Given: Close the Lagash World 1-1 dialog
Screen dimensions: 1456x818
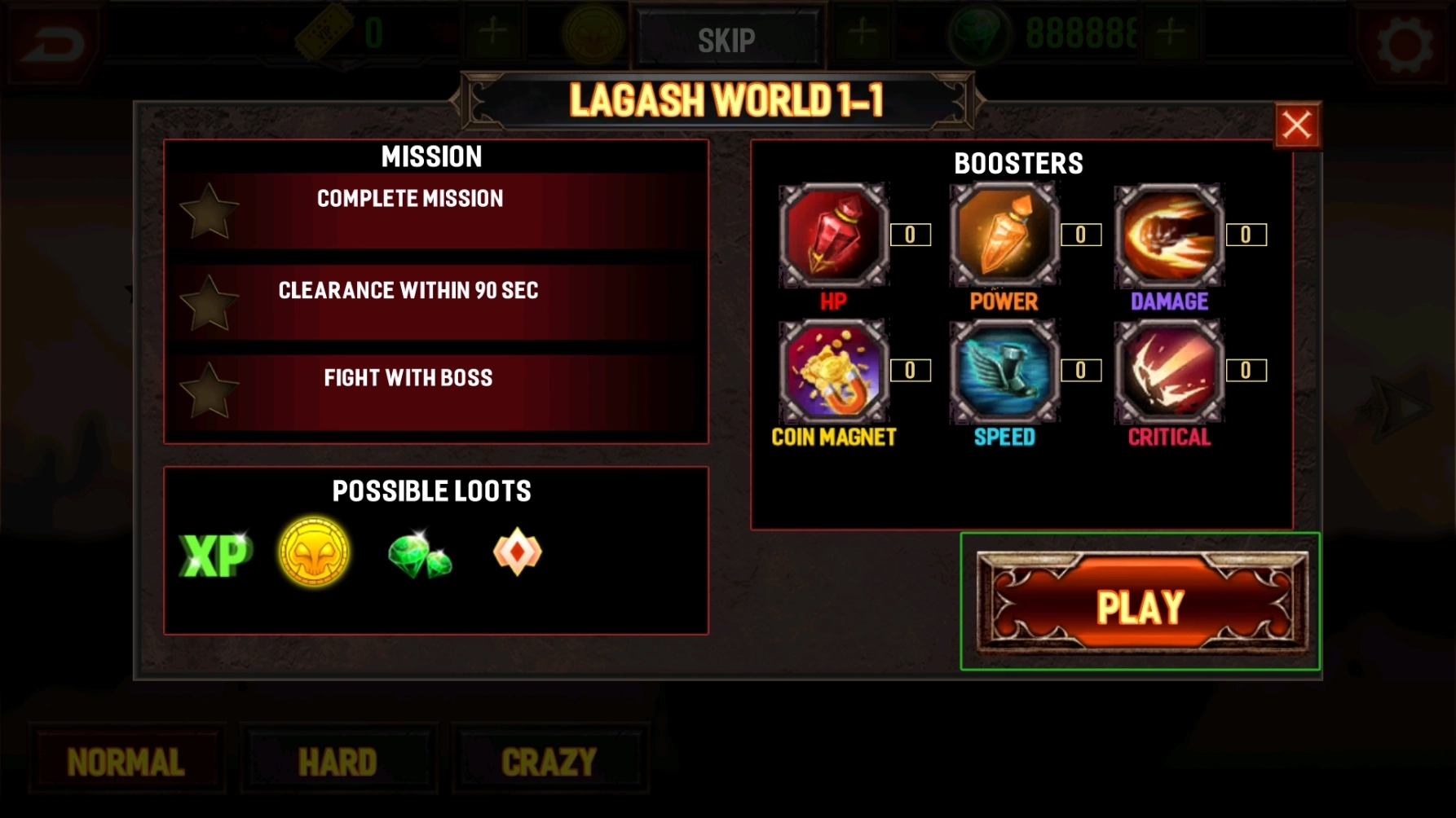Looking at the screenshot, I should click(1296, 125).
